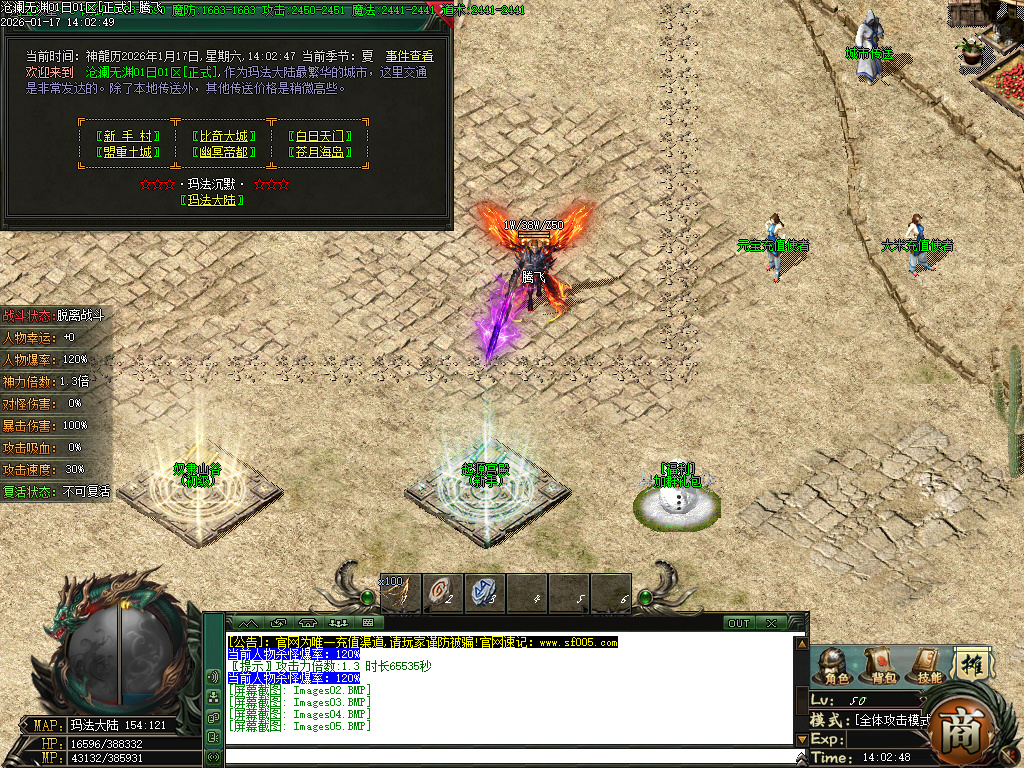This screenshot has width=1024, height=768.
Task: Go to 苍月海岛 from the teleport list
Action: (320, 152)
